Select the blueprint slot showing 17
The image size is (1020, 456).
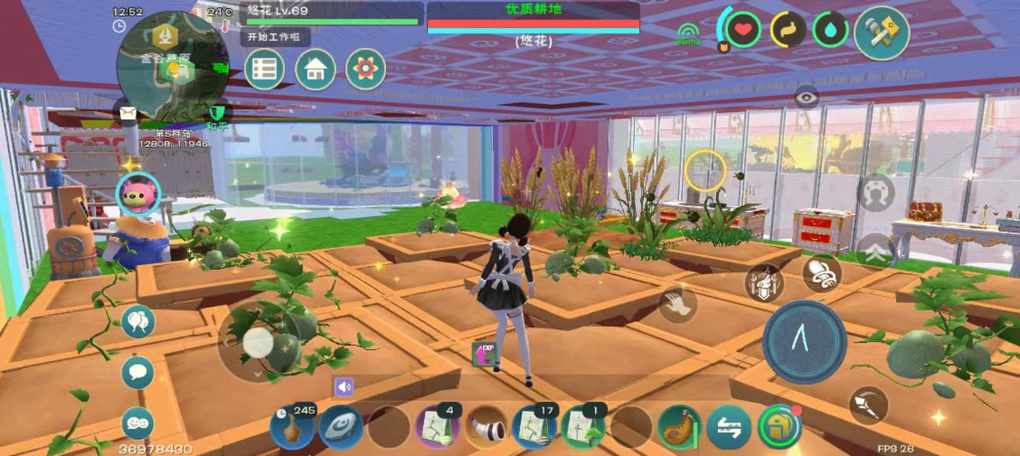coord(534,428)
